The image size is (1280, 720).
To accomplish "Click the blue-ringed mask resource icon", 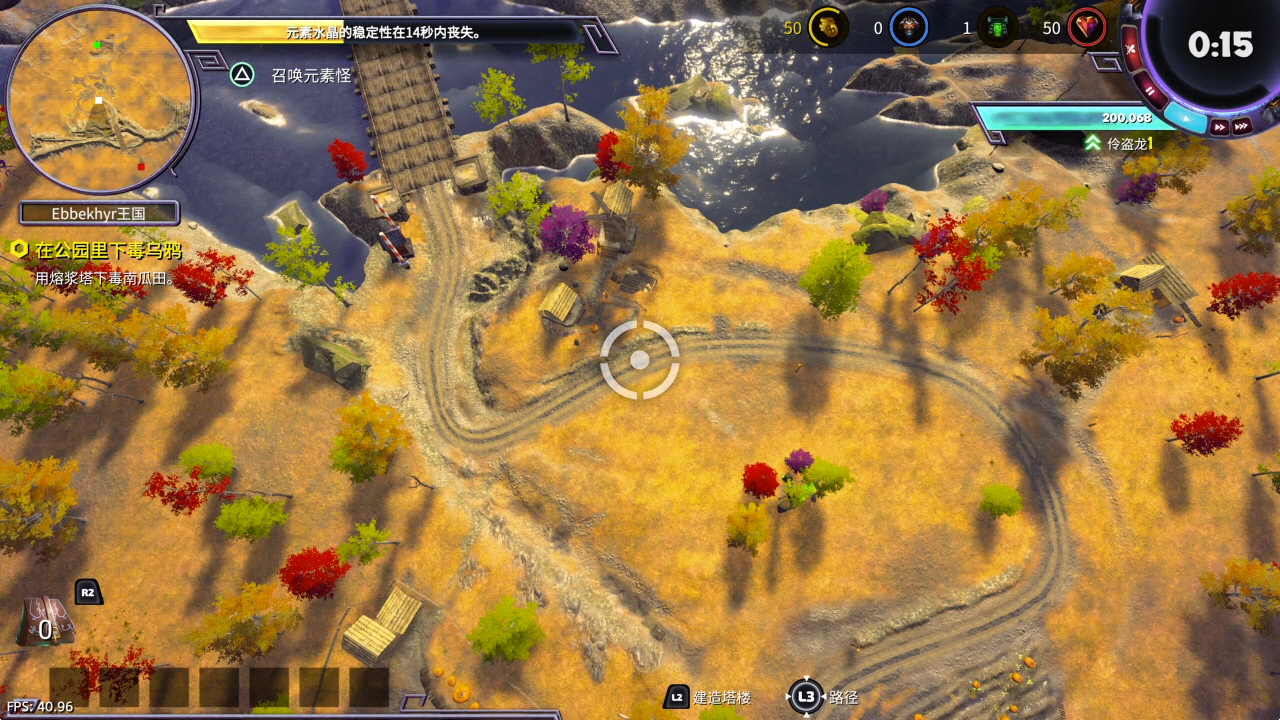I will (908, 28).
